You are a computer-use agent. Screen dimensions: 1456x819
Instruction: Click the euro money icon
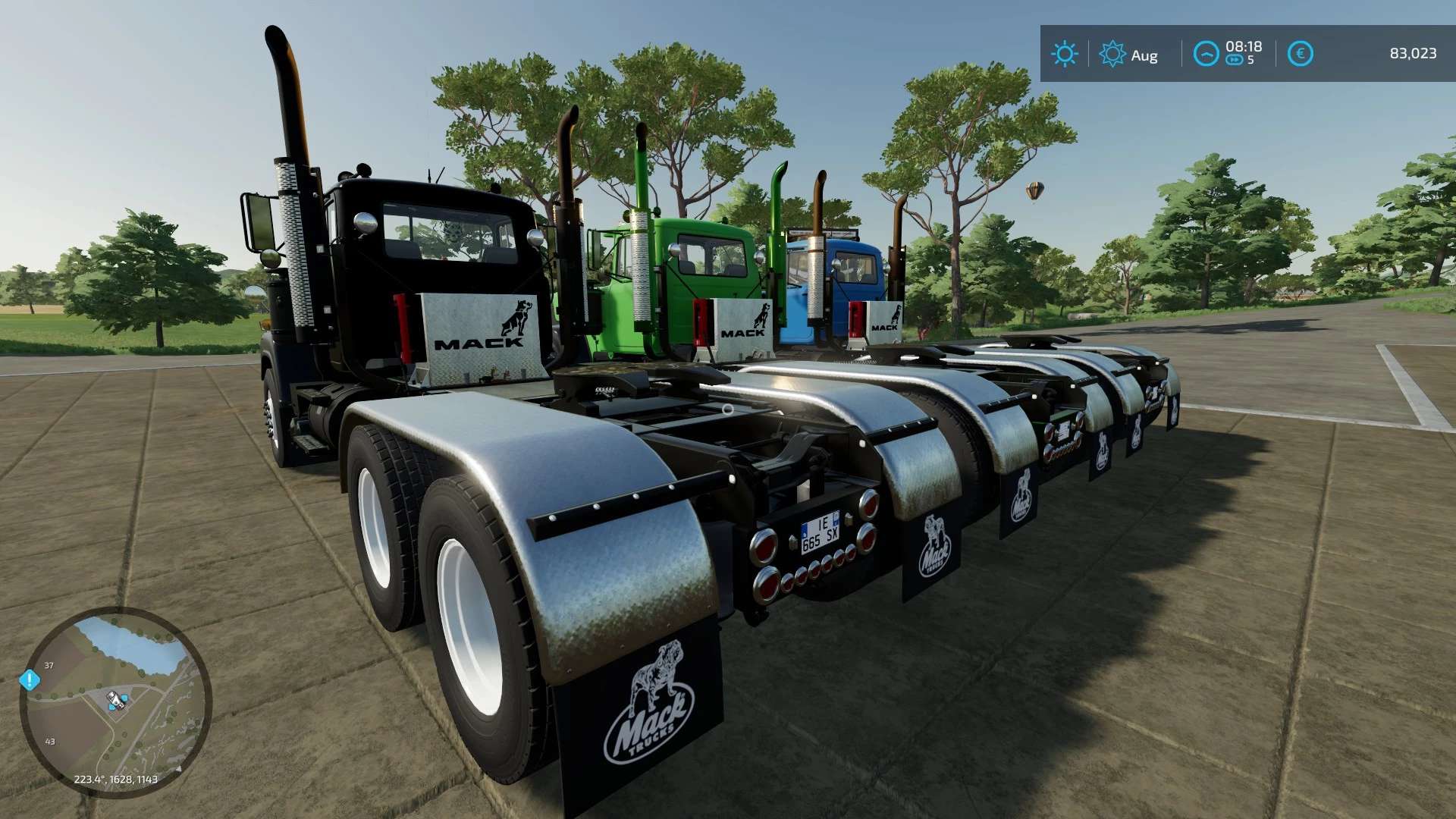tap(1300, 54)
